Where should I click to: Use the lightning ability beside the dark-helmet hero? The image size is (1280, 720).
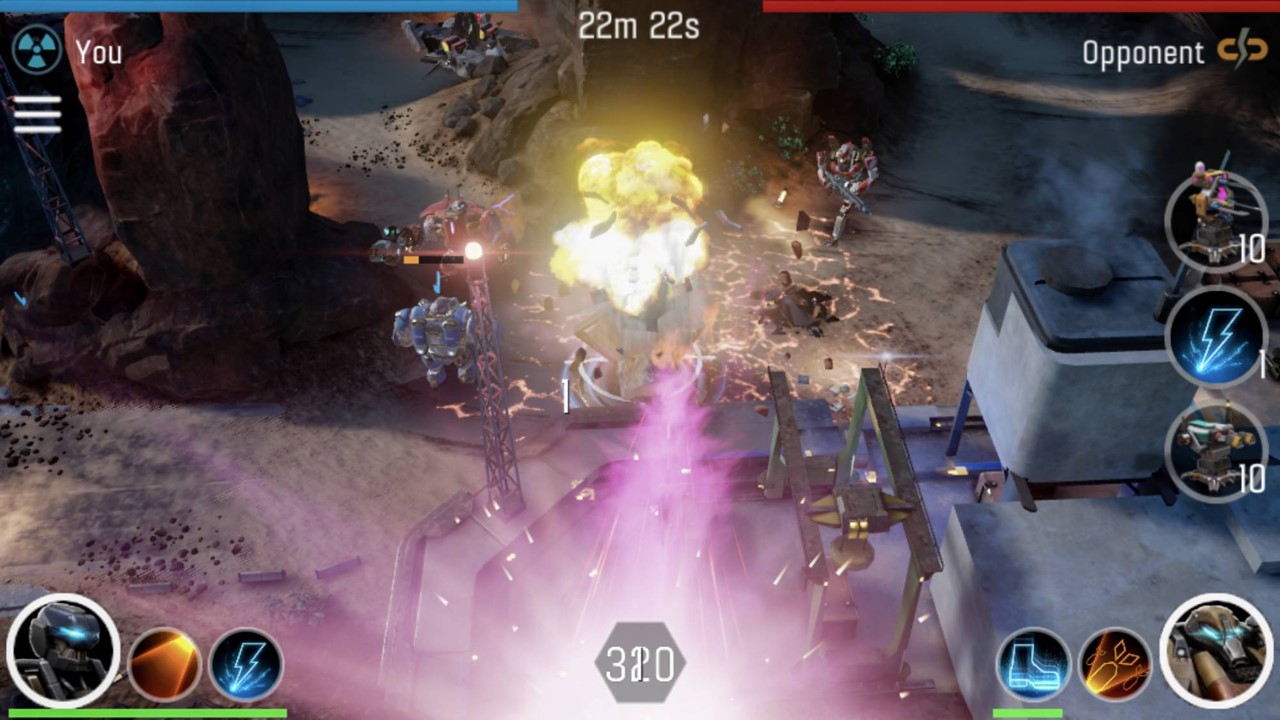point(246,665)
